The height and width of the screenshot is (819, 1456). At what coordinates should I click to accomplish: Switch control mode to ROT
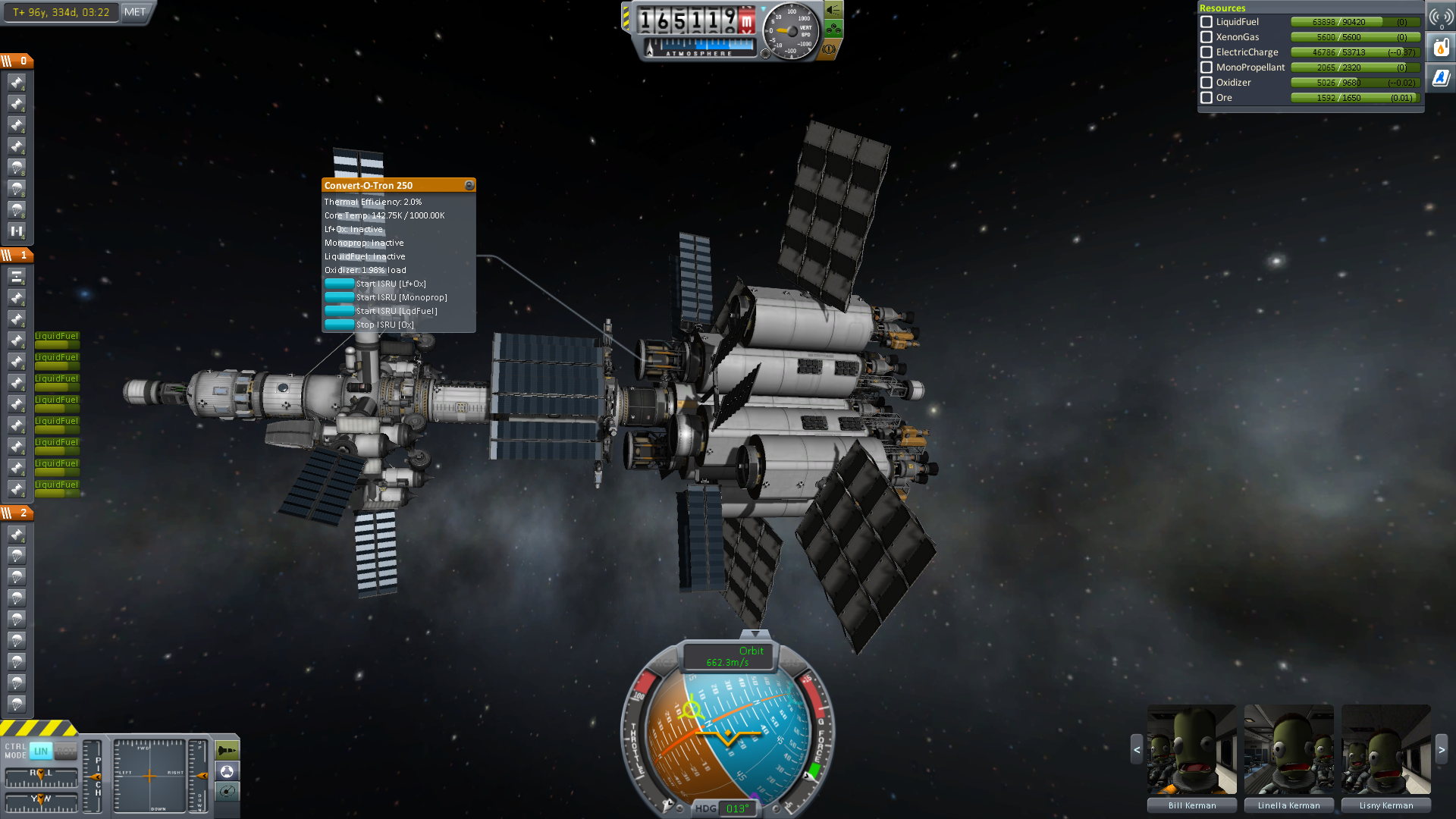point(65,751)
